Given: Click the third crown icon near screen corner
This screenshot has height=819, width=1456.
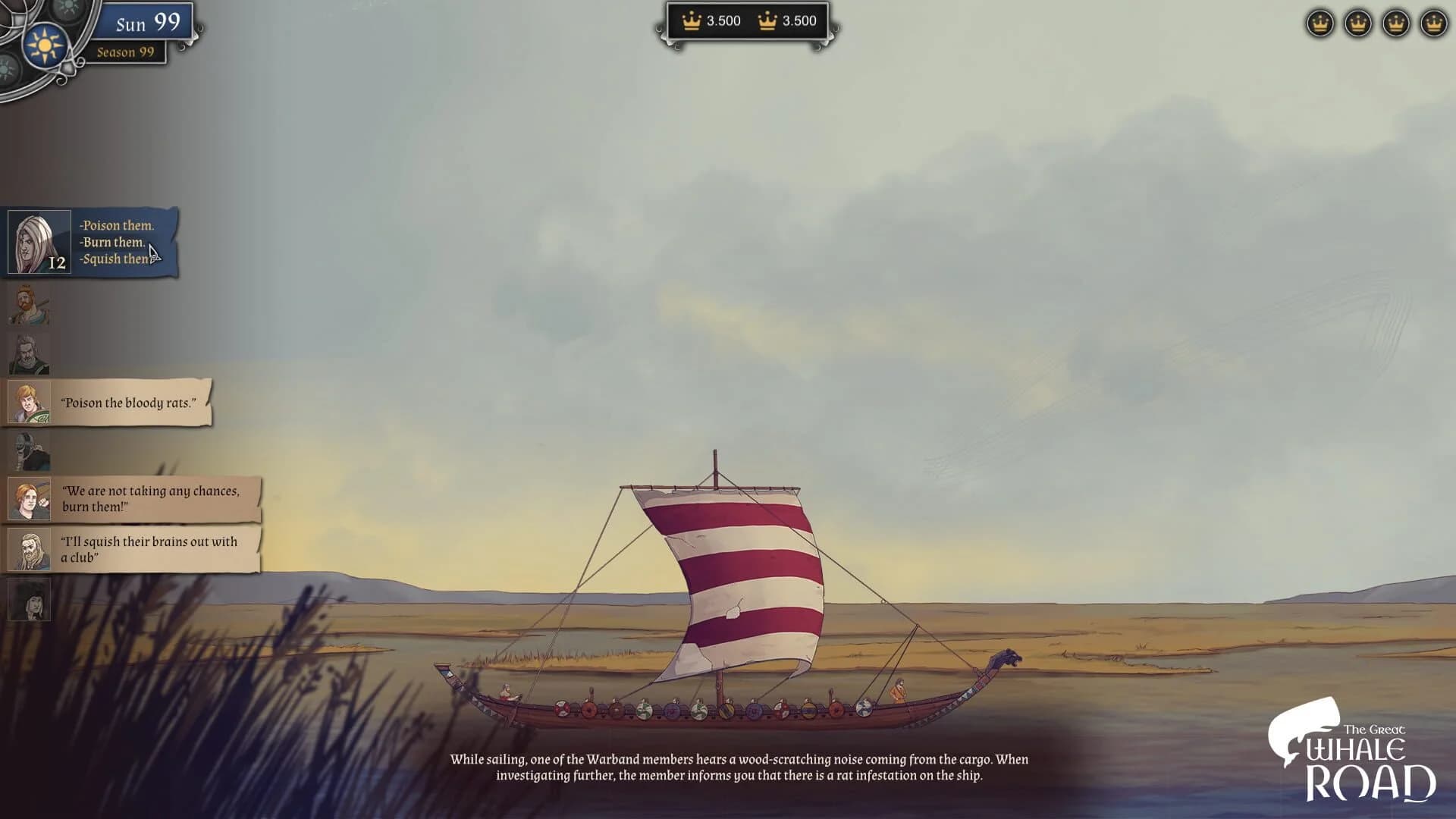Looking at the screenshot, I should pos(1395,23).
